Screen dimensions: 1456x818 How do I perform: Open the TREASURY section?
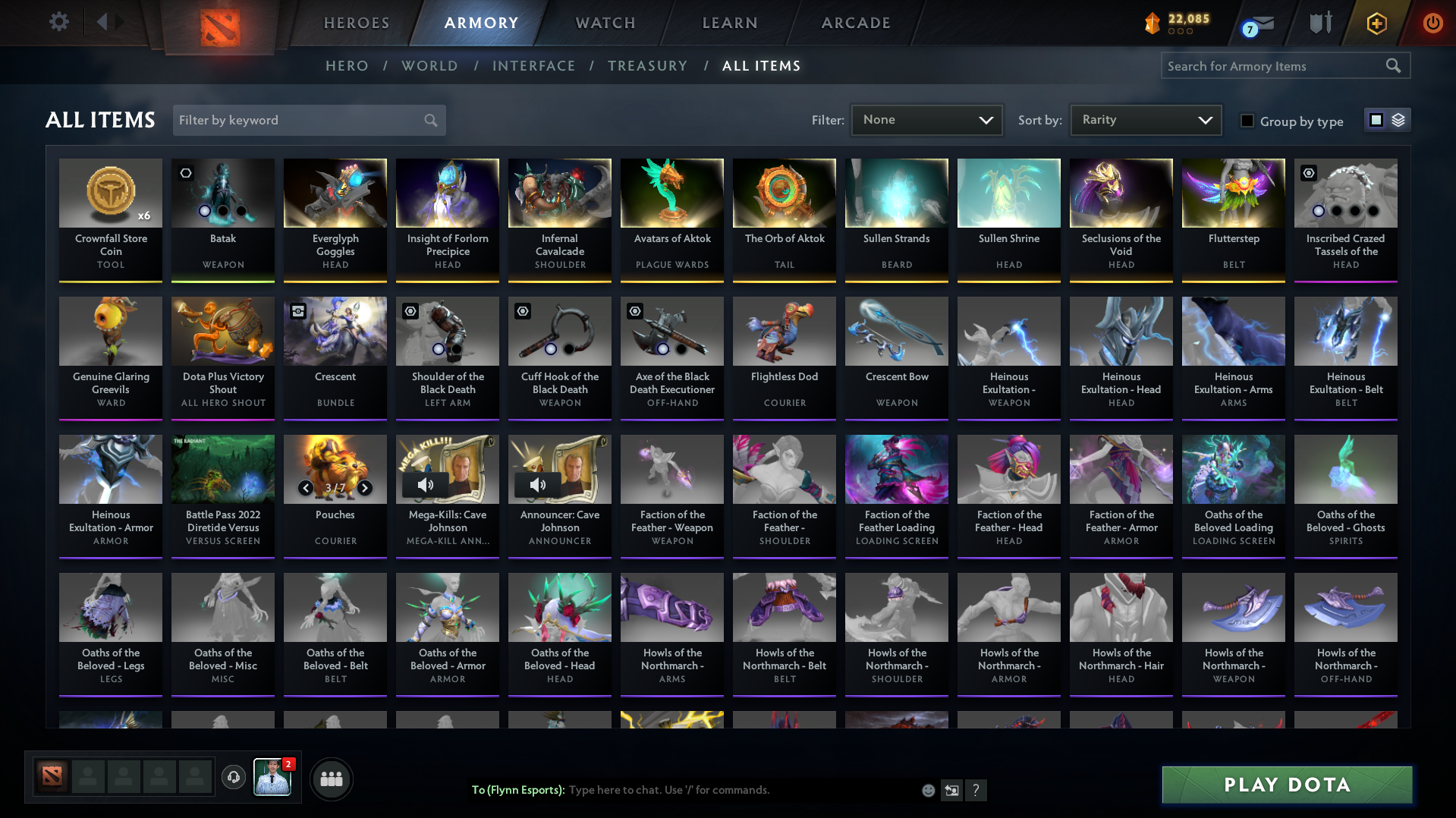[x=647, y=66]
